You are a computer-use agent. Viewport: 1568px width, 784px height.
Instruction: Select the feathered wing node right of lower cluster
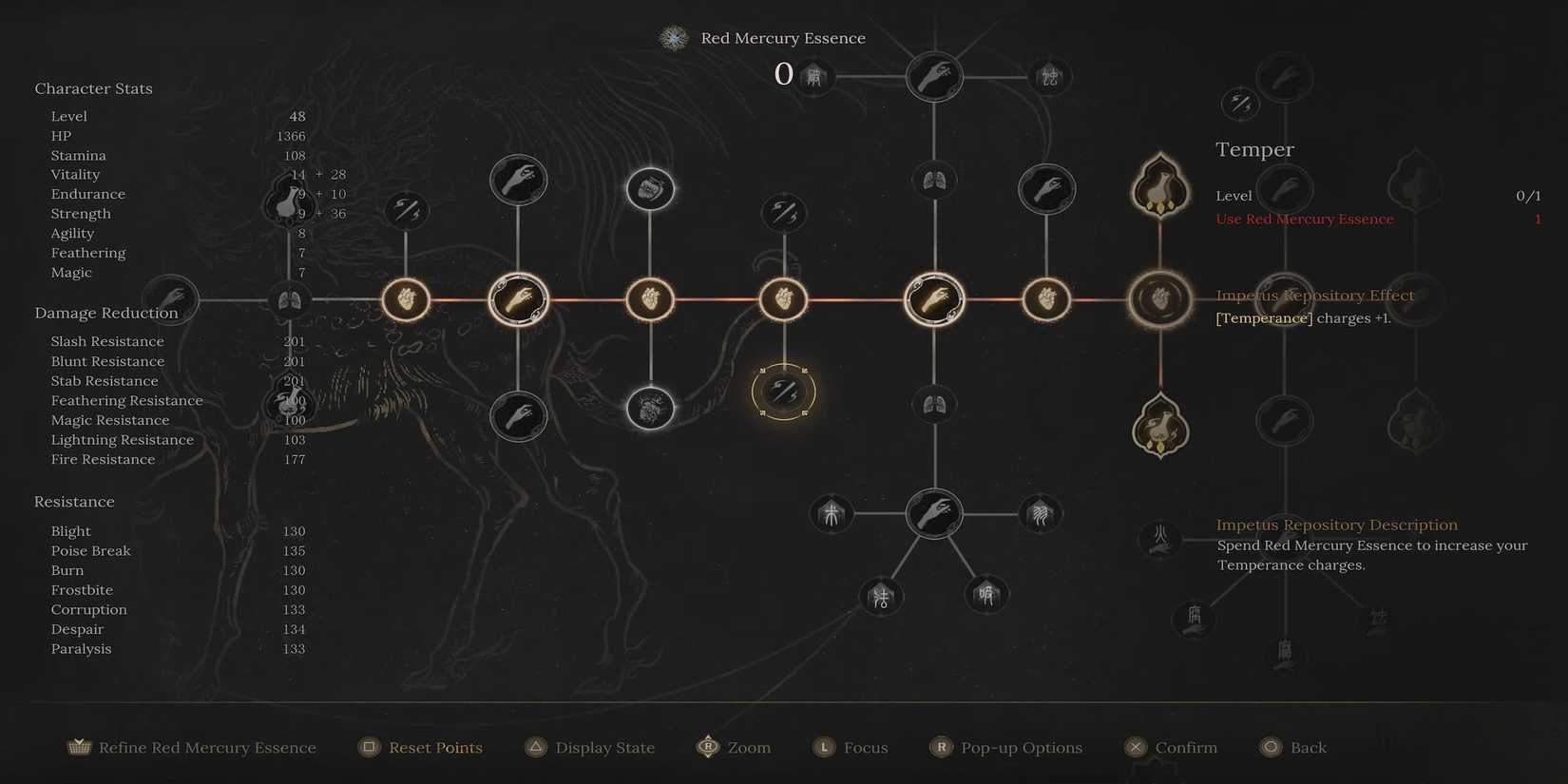coord(1041,513)
